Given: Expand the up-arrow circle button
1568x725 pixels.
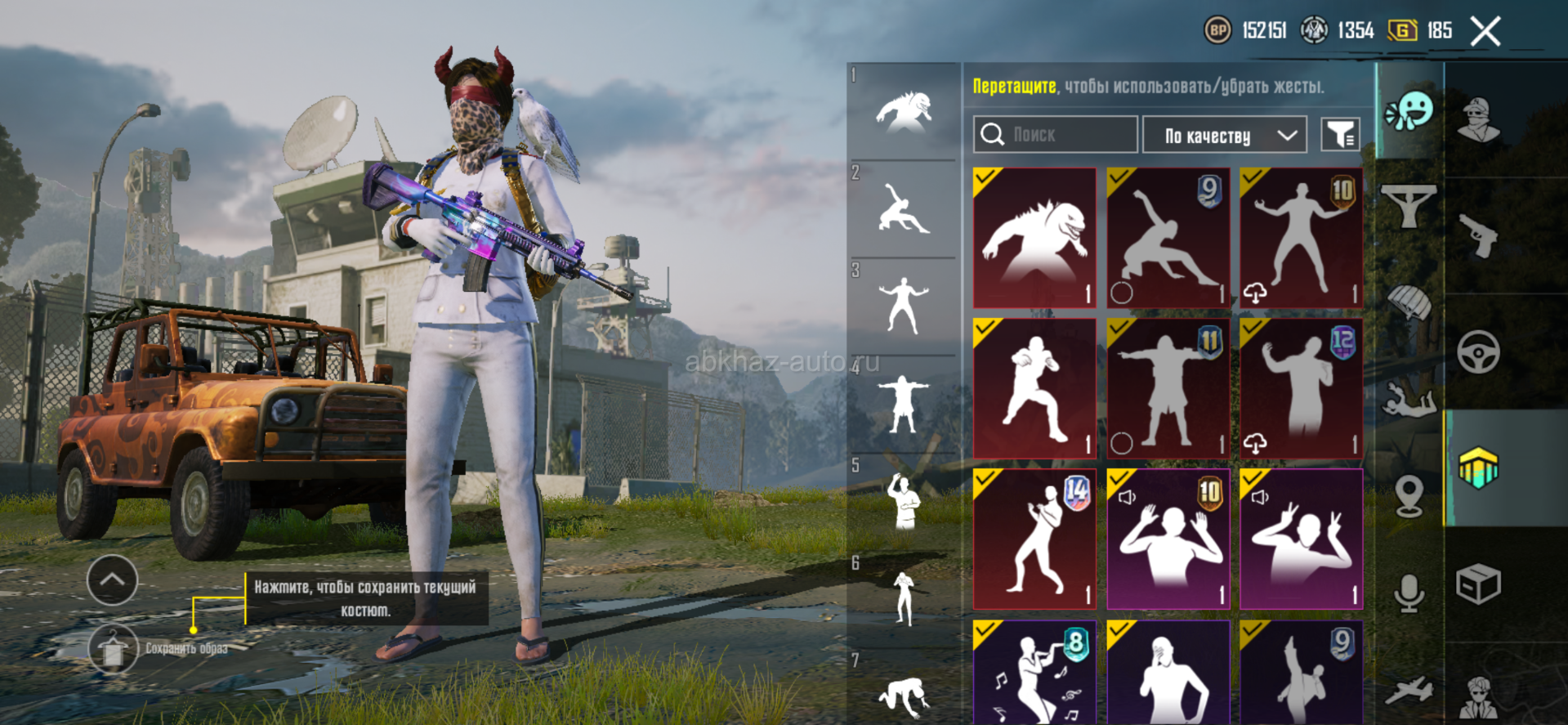Looking at the screenshot, I should [112, 580].
